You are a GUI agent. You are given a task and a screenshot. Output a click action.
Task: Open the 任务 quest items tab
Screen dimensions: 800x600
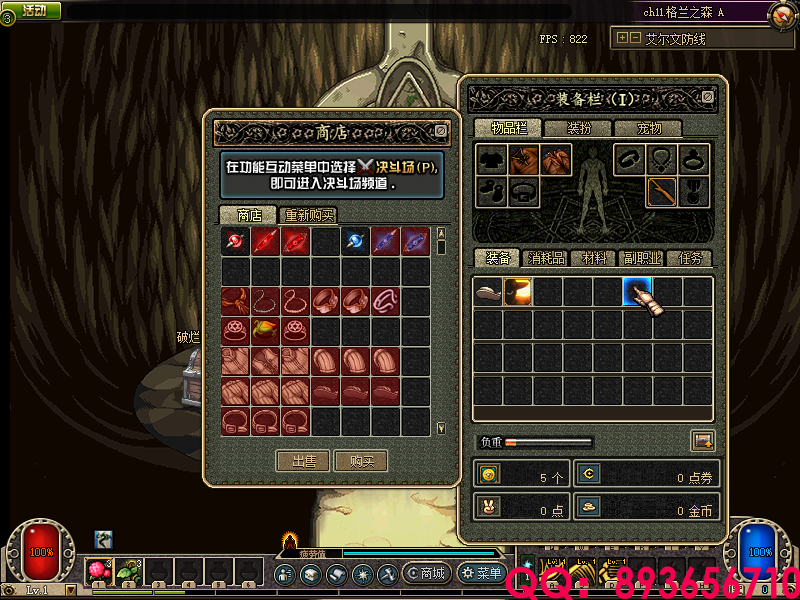(x=690, y=258)
